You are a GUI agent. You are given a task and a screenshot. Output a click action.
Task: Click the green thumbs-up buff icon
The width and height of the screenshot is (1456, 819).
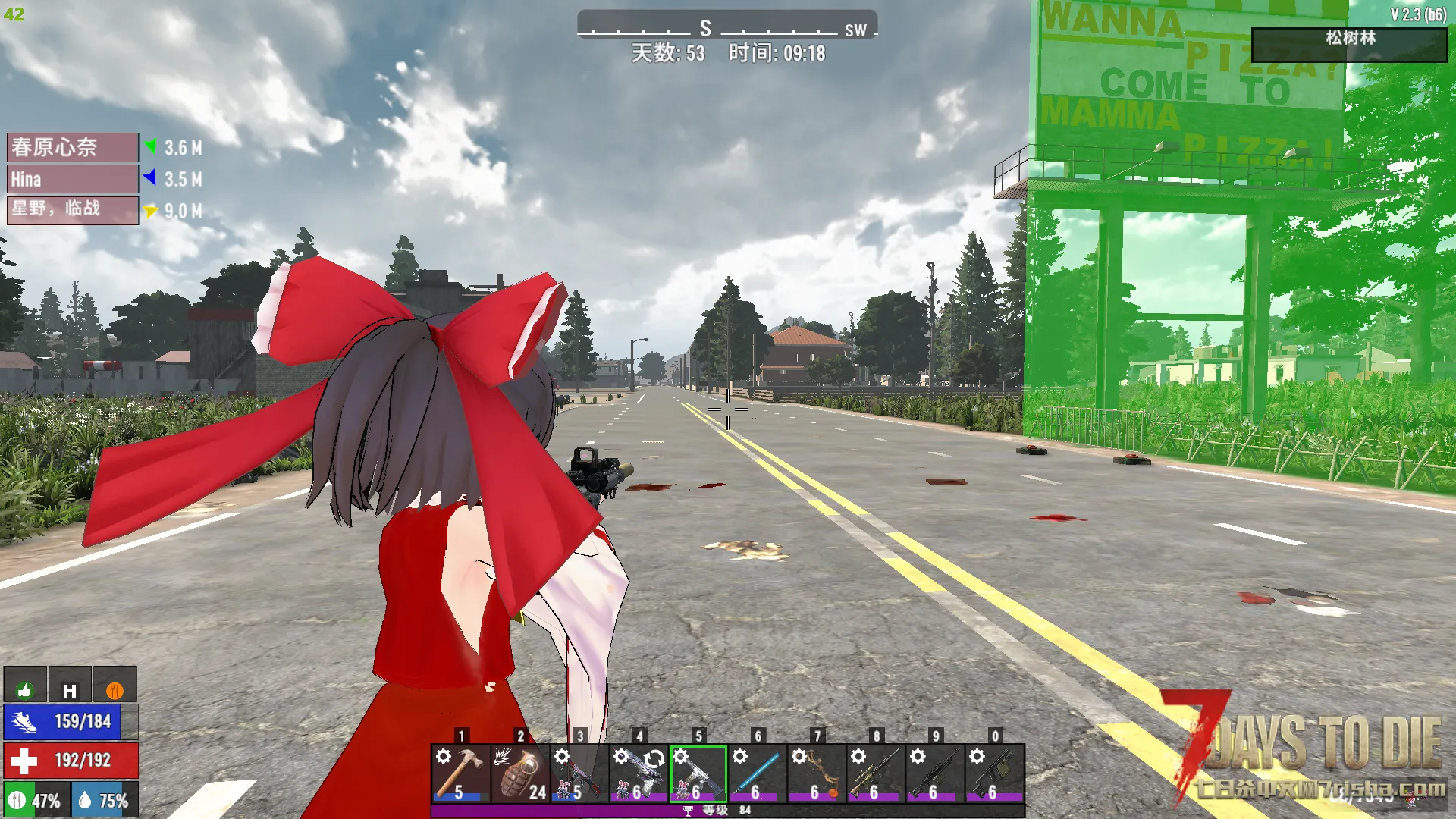pos(25,689)
